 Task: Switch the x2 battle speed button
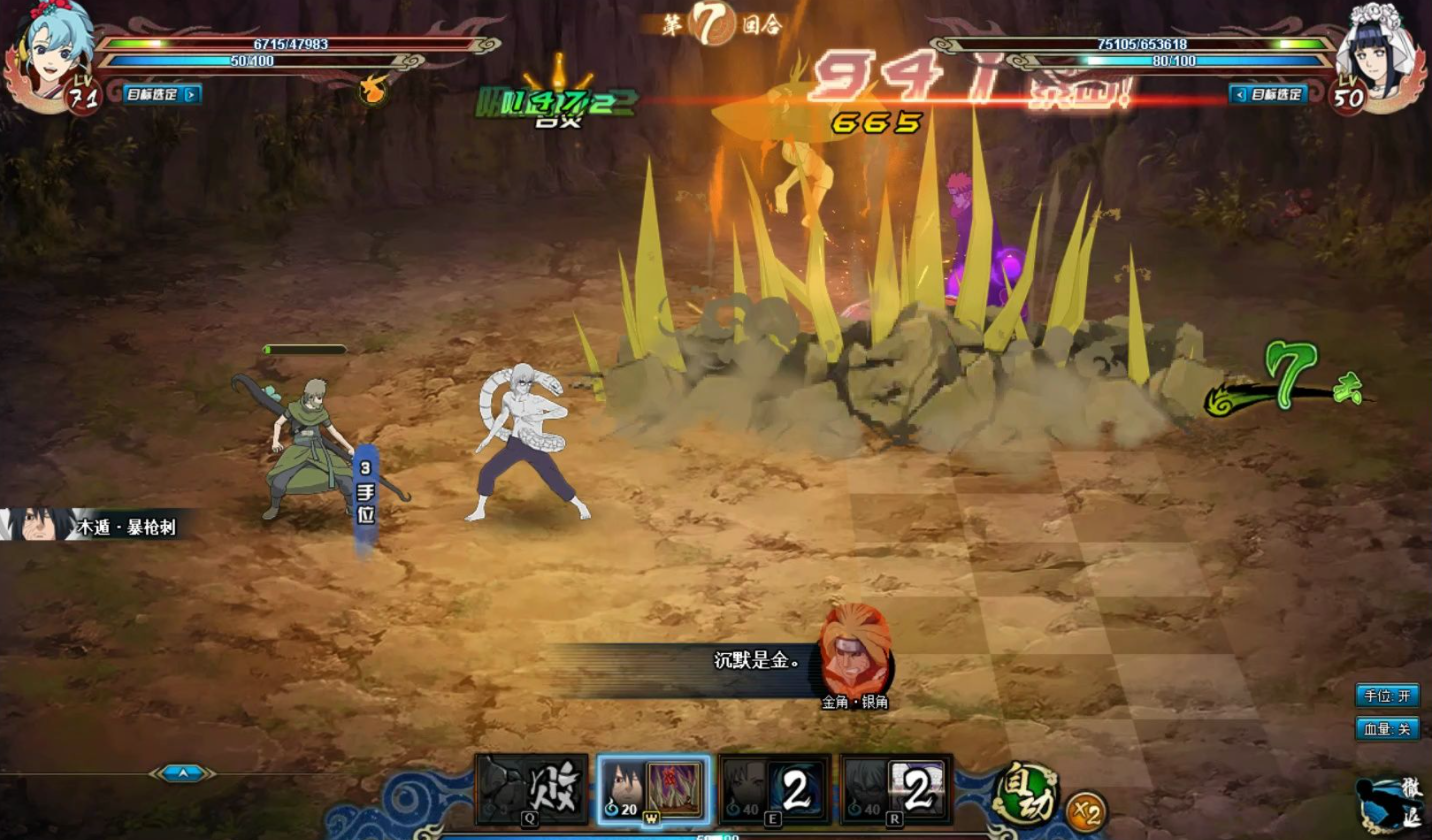[x=1085, y=810]
